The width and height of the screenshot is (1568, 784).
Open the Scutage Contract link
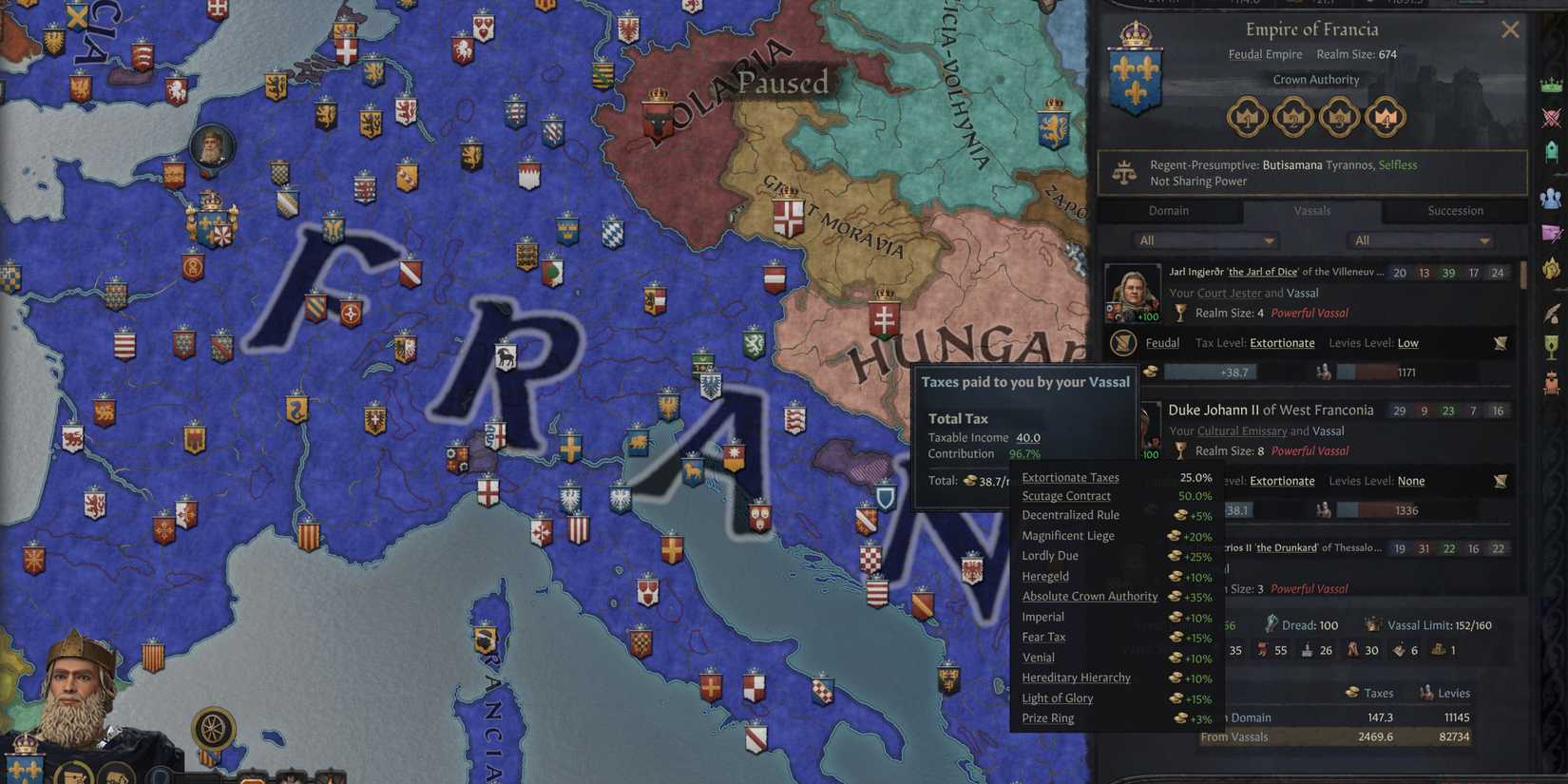[x=1066, y=495]
